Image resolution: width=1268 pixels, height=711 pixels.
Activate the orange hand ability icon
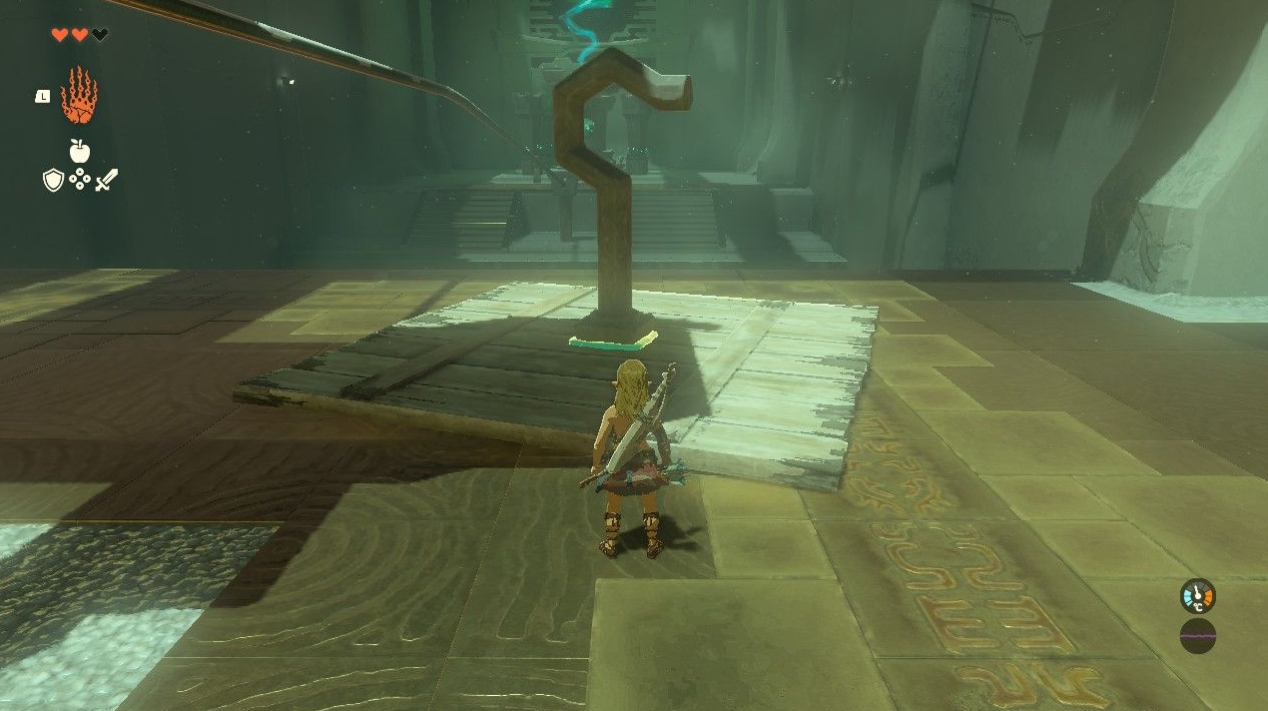[x=79, y=96]
